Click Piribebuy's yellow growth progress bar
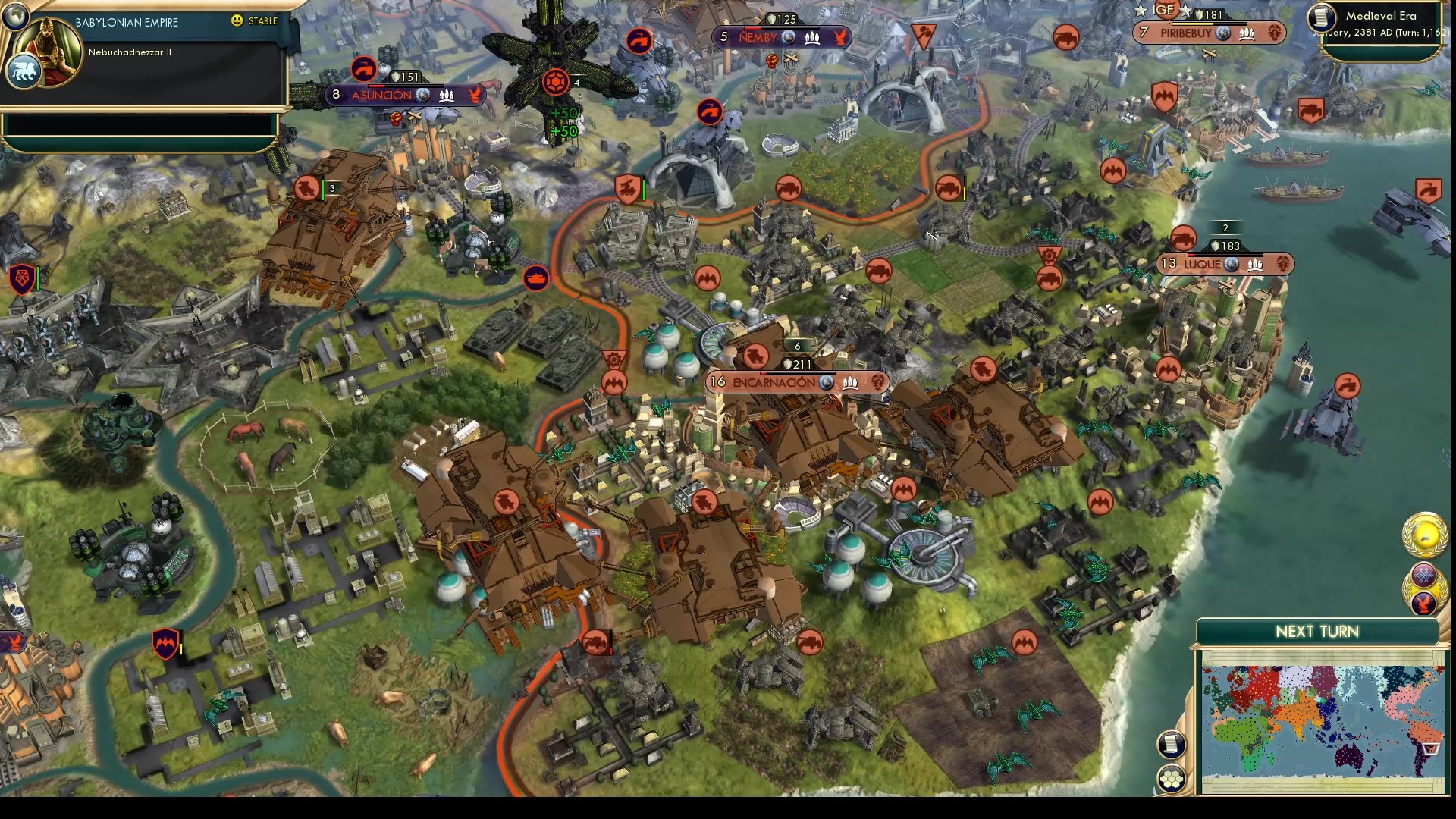This screenshot has height=819, width=1456. (x=1193, y=24)
